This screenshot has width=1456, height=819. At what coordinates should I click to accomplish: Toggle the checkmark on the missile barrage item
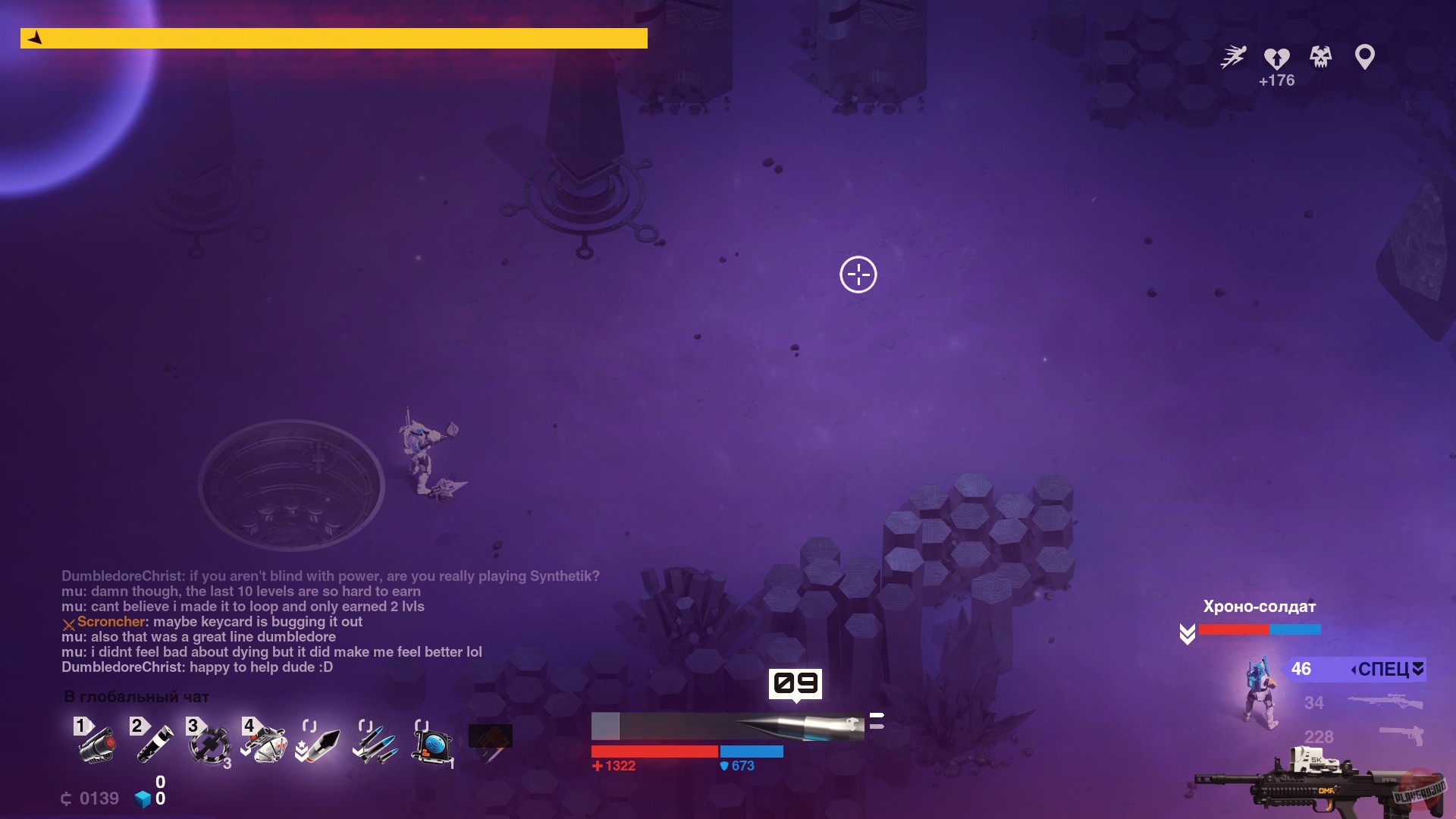tap(356, 751)
